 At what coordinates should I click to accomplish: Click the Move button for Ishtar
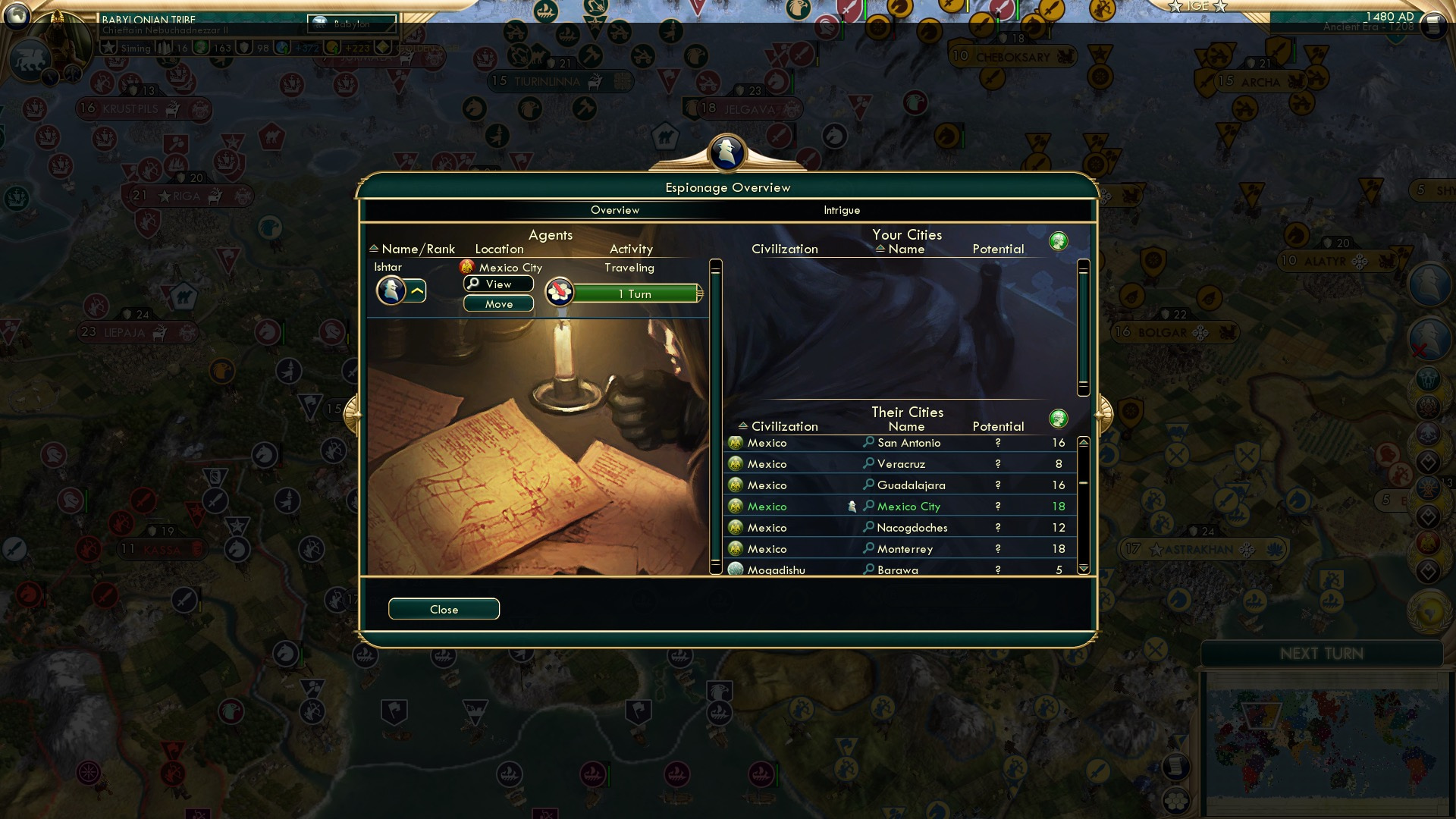click(x=498, y=303)
